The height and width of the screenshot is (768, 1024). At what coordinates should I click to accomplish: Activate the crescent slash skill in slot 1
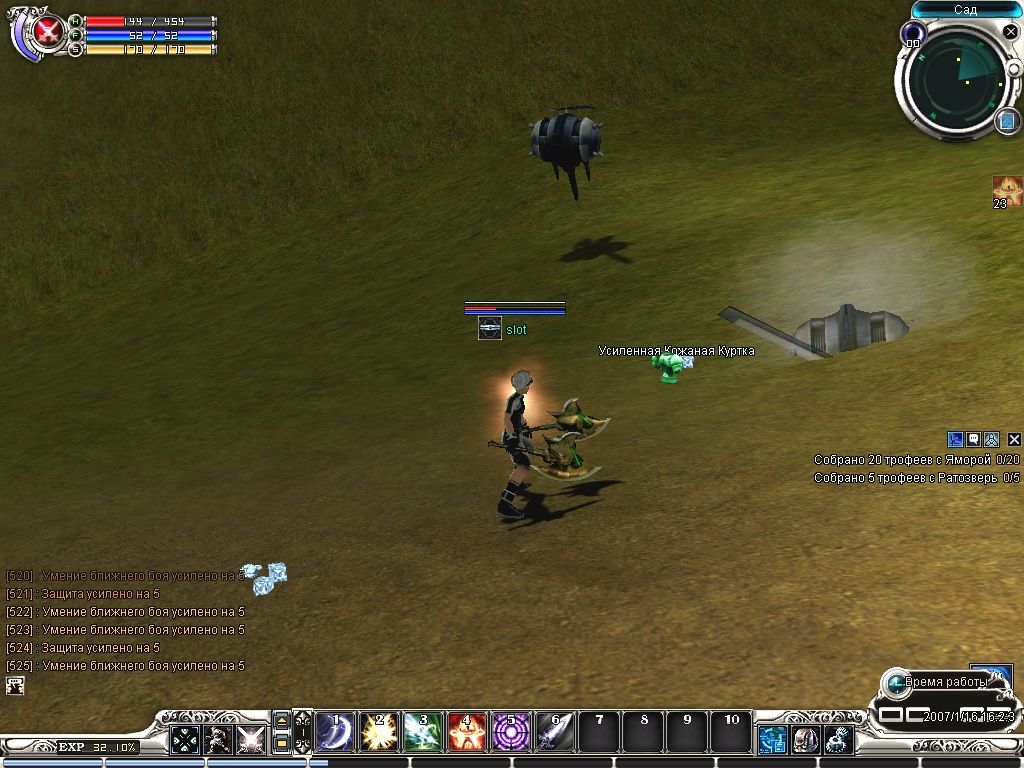click(333, 733)
